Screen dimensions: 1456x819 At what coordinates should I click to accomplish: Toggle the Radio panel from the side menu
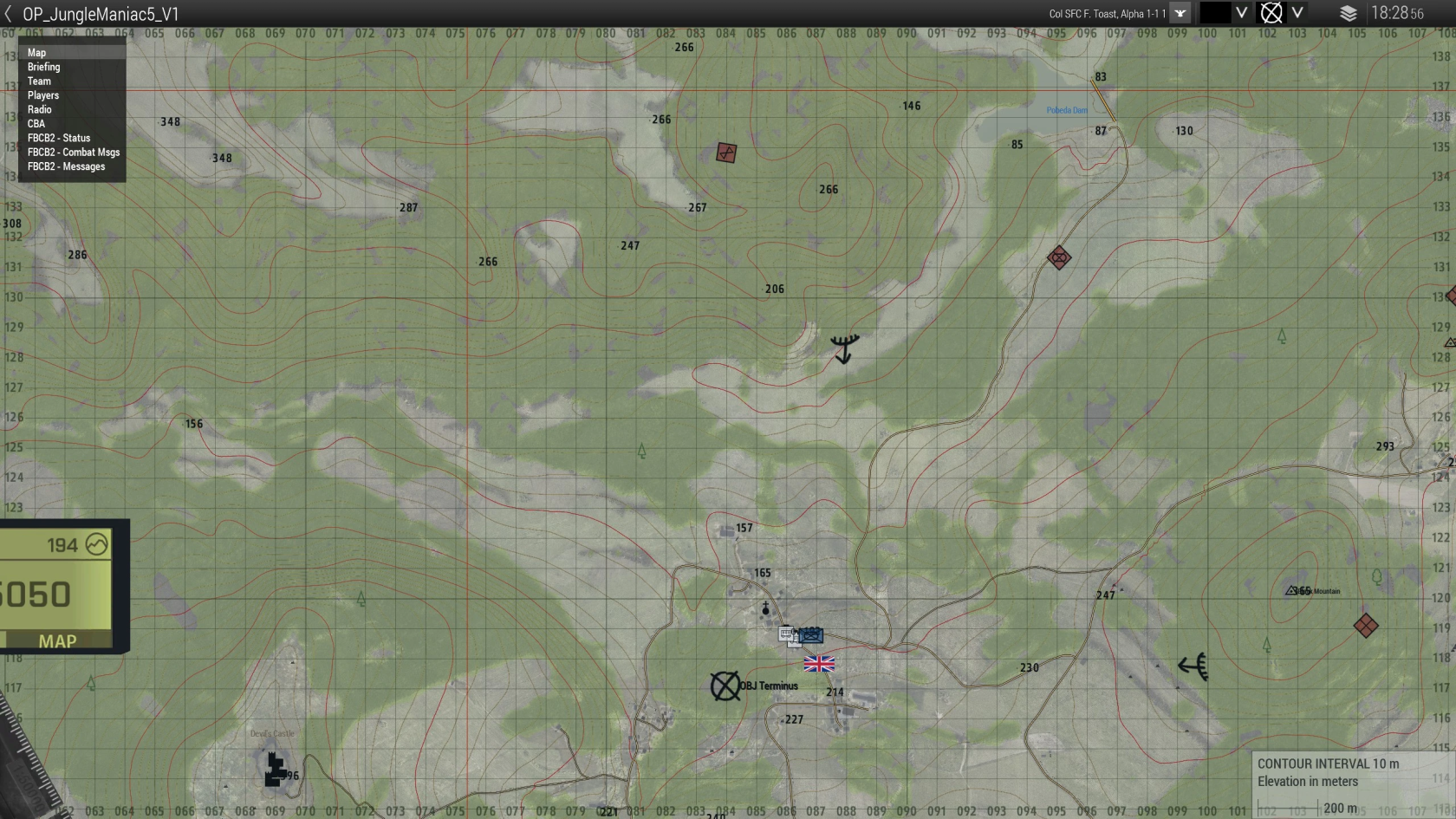click(39, 109)
